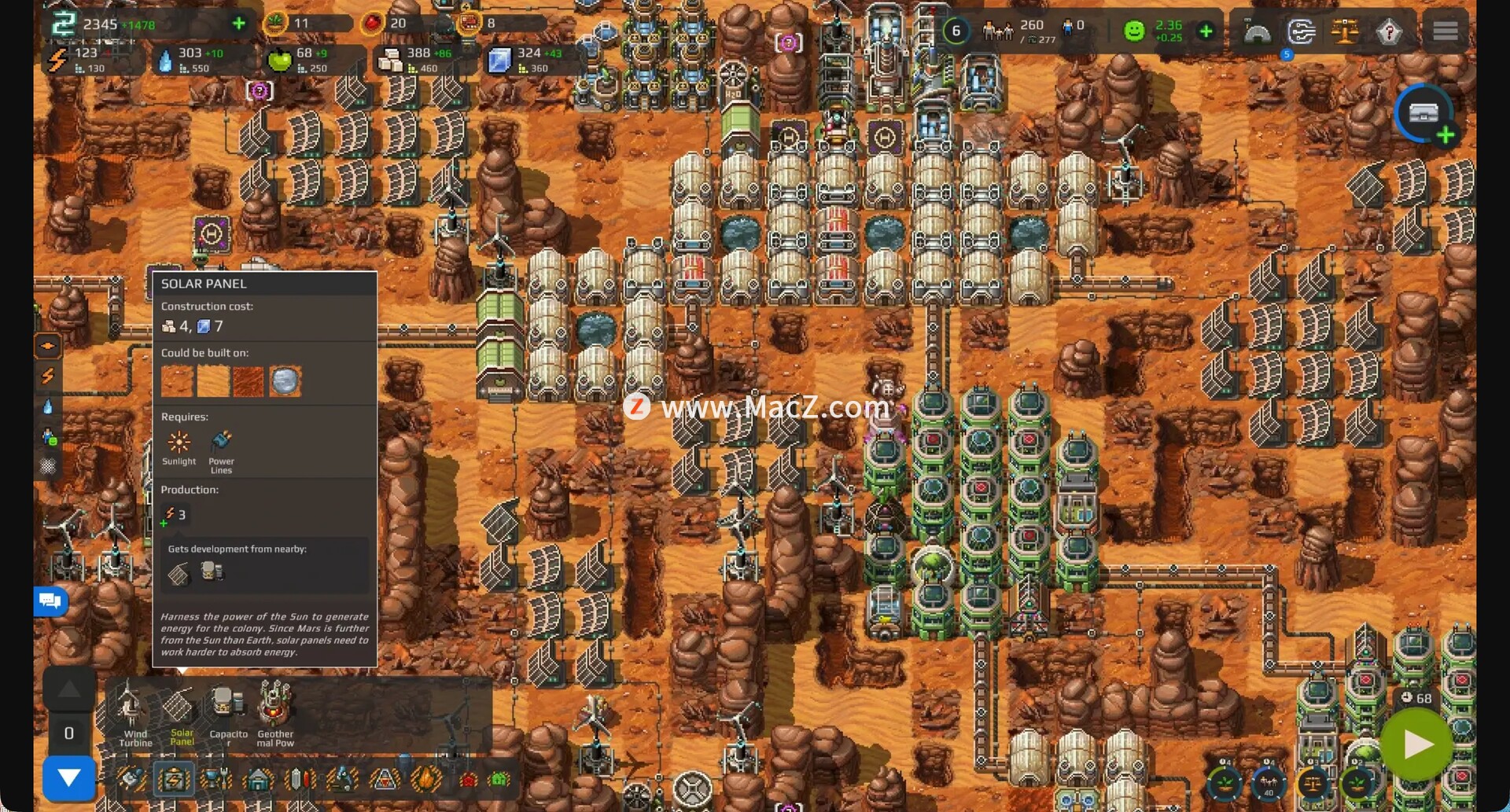Open the microscope research category
The width and height of the screenshot is (1510, 812).
click(x=342, y=780)
